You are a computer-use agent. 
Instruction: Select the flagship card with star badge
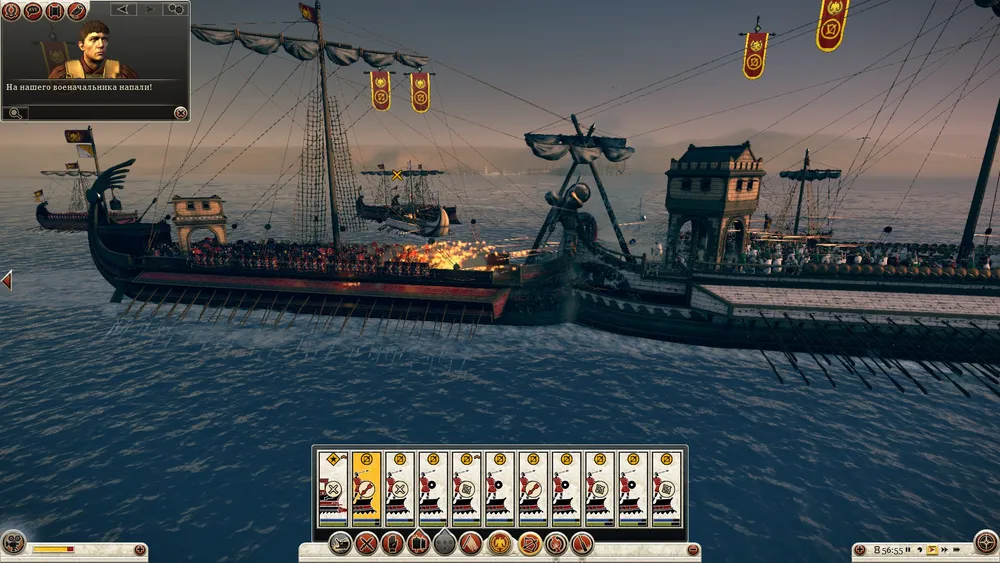[333, 488]
